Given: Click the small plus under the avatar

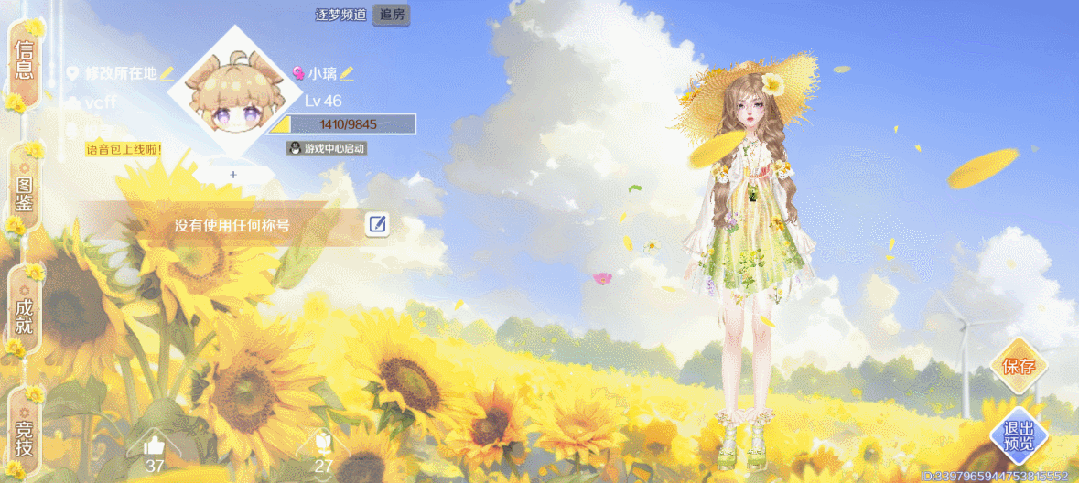Looking at the screenshot, I should (x=233, y=174).
